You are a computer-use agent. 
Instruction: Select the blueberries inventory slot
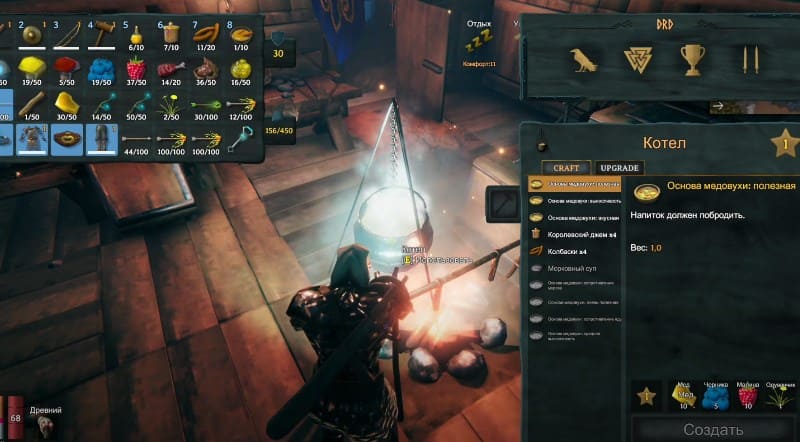(x=99, y=70)
